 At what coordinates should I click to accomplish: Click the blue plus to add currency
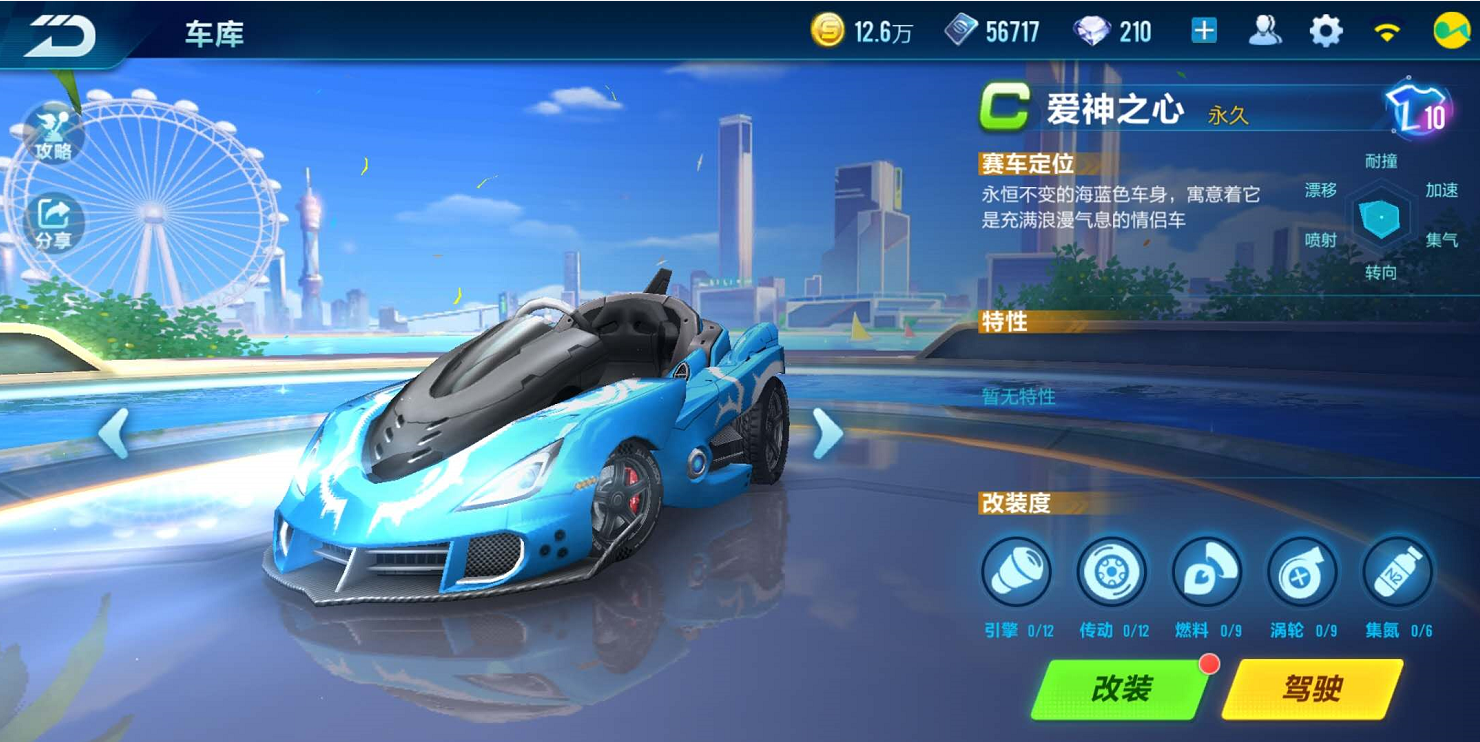1204,32
